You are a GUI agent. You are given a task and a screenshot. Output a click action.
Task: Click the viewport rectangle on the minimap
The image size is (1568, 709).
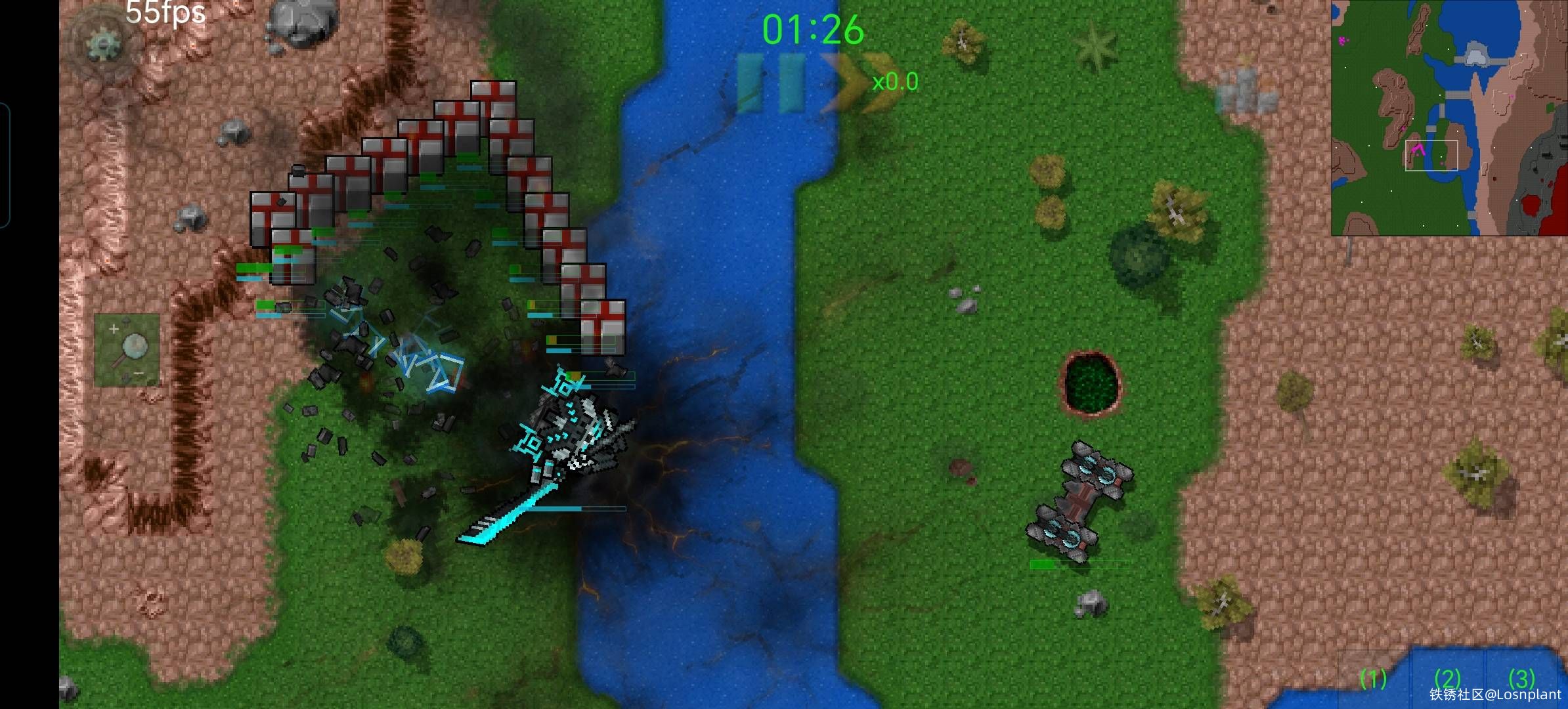[1431, 156]
